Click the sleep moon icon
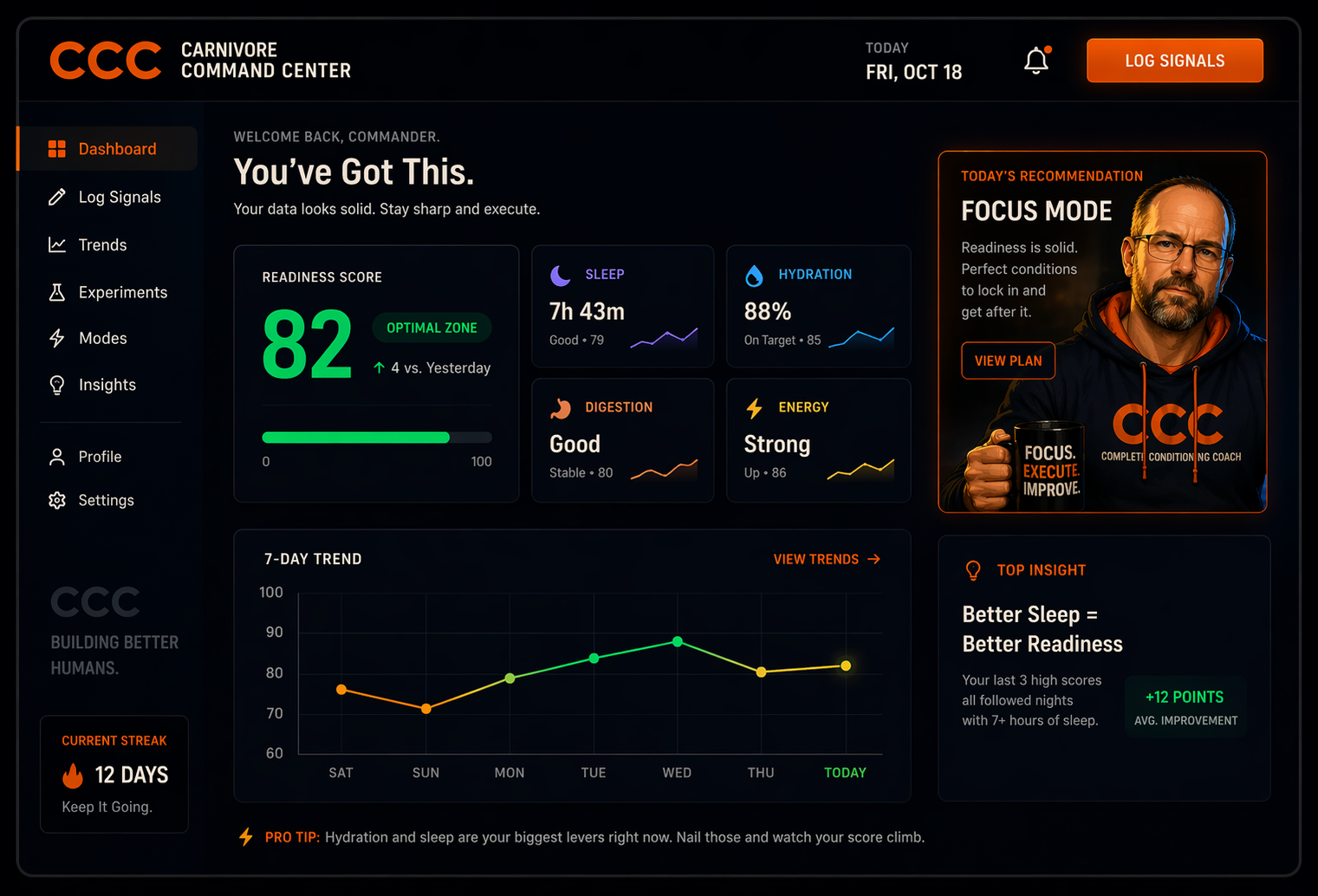 pos(560,274)
